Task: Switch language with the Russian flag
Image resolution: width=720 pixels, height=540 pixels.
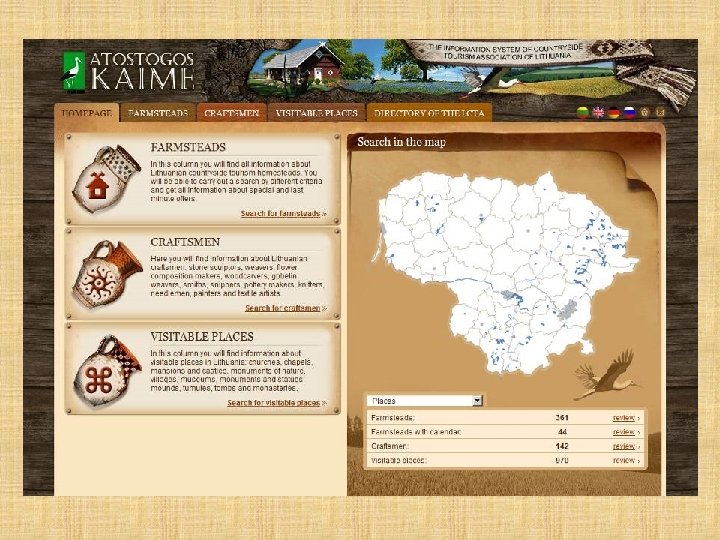Action: point(628,113)
